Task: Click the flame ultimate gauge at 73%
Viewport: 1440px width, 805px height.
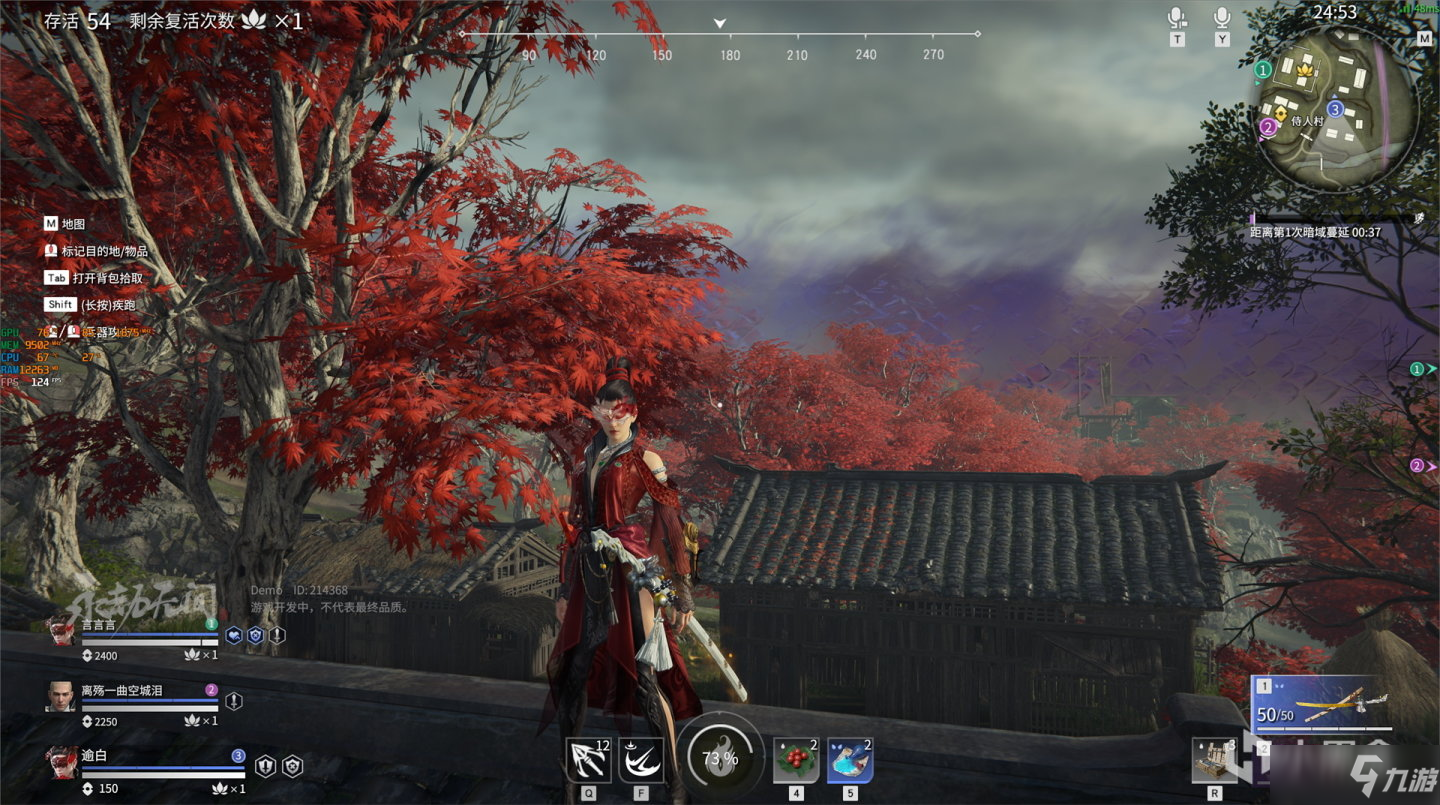Action: coord(719,759)
